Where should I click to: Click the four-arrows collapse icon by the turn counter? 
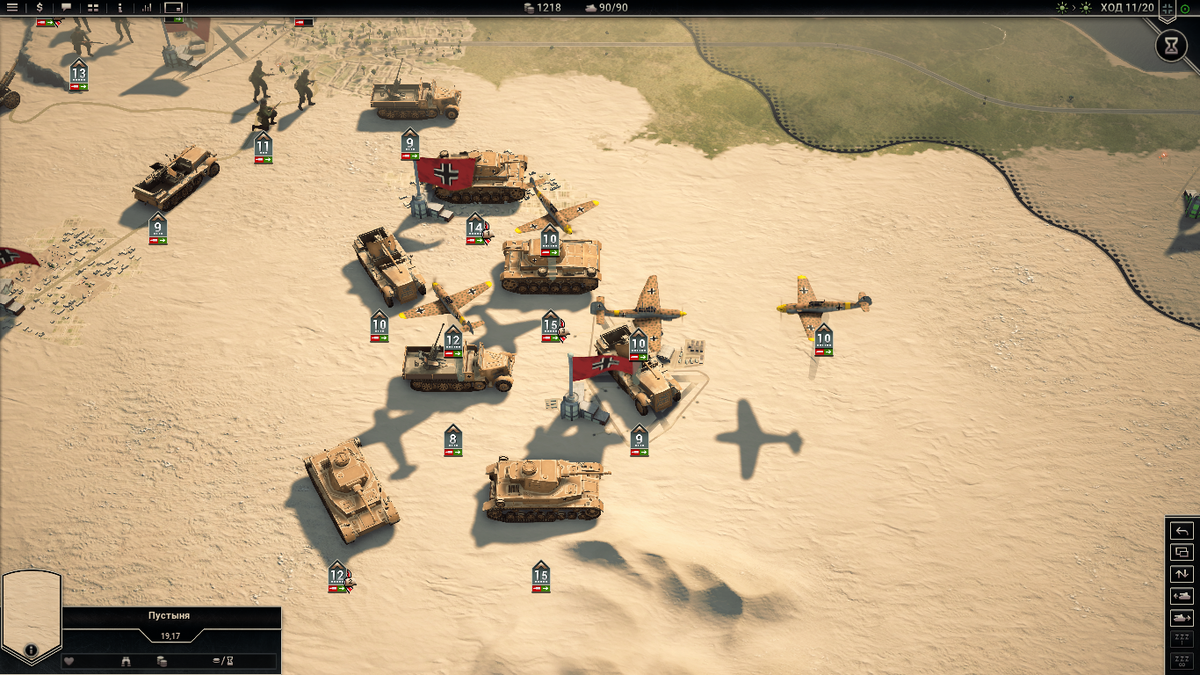point(1168,8)
